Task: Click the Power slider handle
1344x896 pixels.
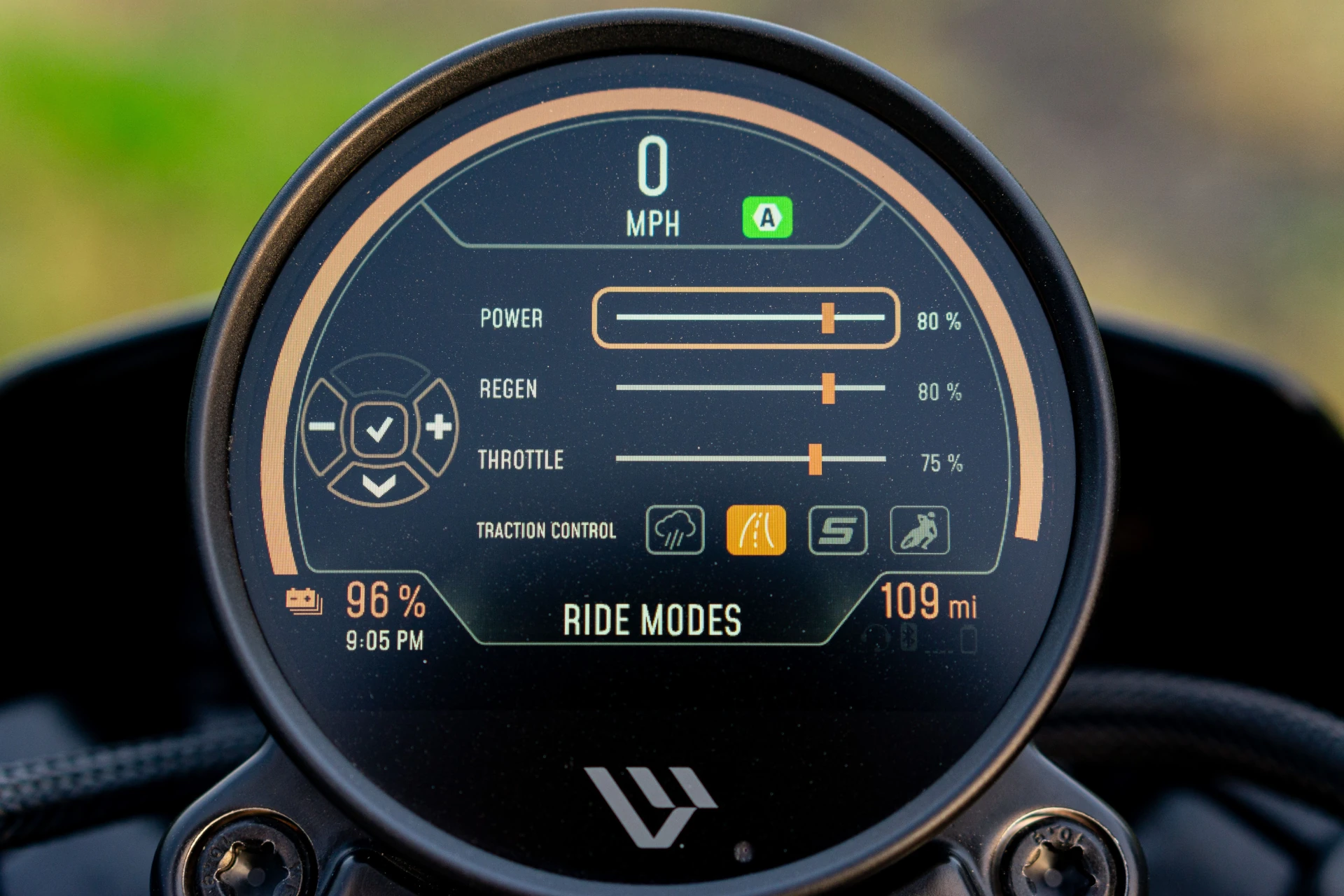Action: (828, 318)
